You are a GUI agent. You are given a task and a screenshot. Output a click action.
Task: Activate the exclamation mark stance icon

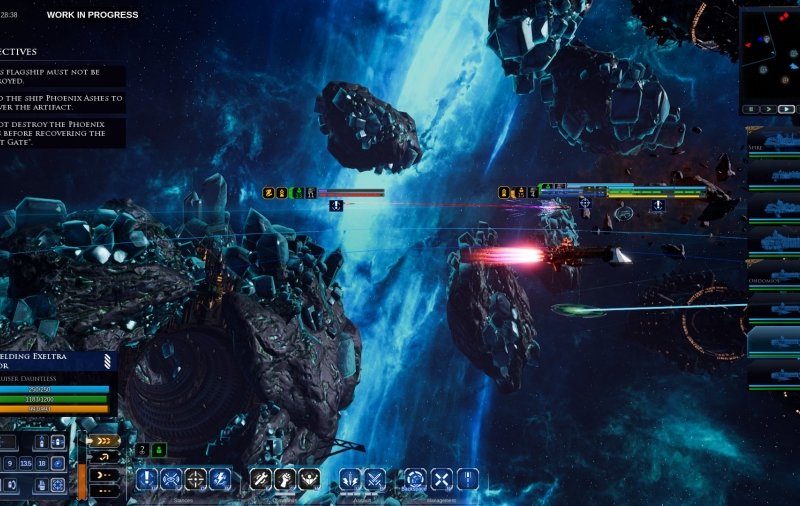147,479
